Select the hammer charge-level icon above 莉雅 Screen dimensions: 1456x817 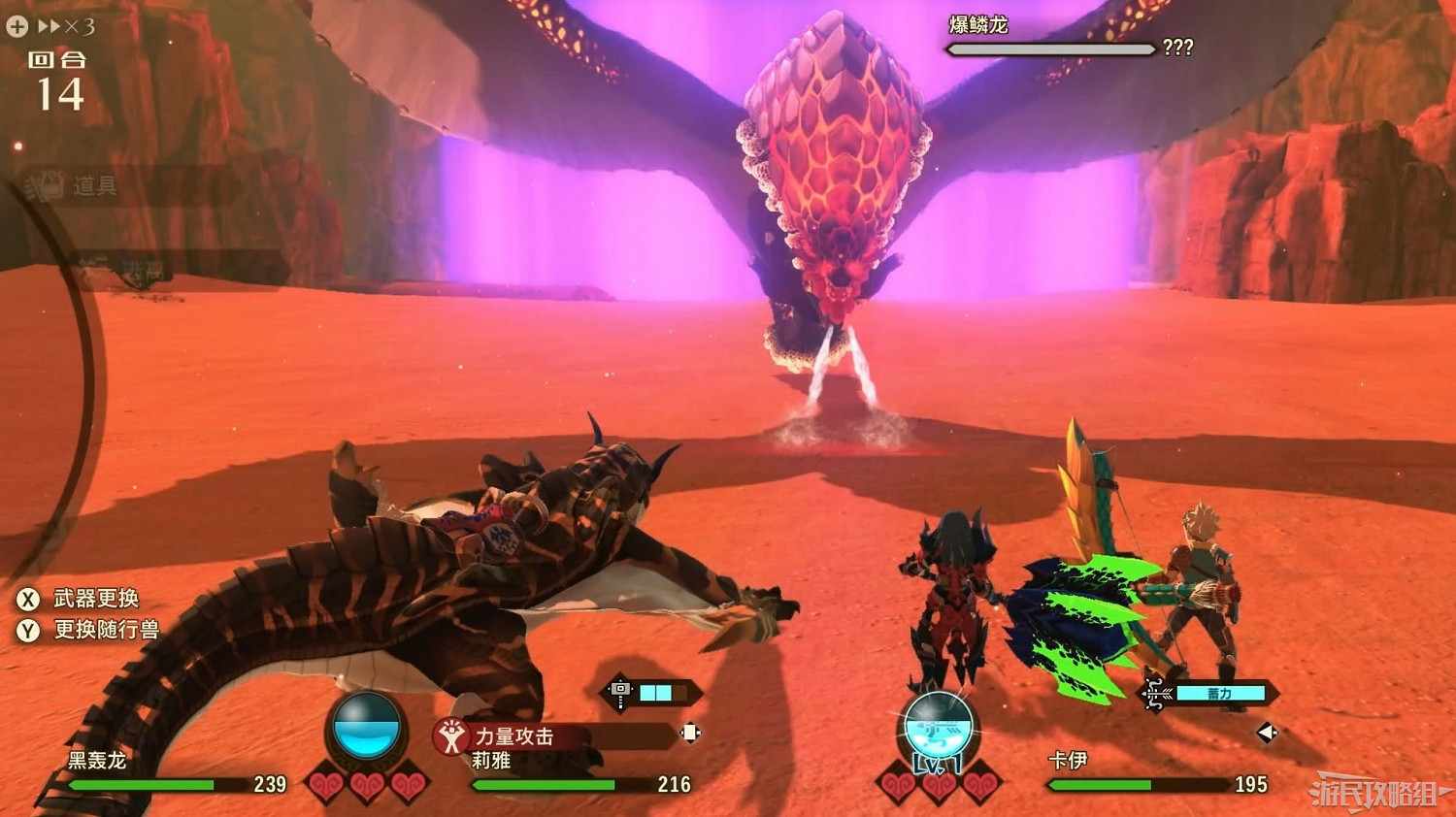tap(620, 688)
